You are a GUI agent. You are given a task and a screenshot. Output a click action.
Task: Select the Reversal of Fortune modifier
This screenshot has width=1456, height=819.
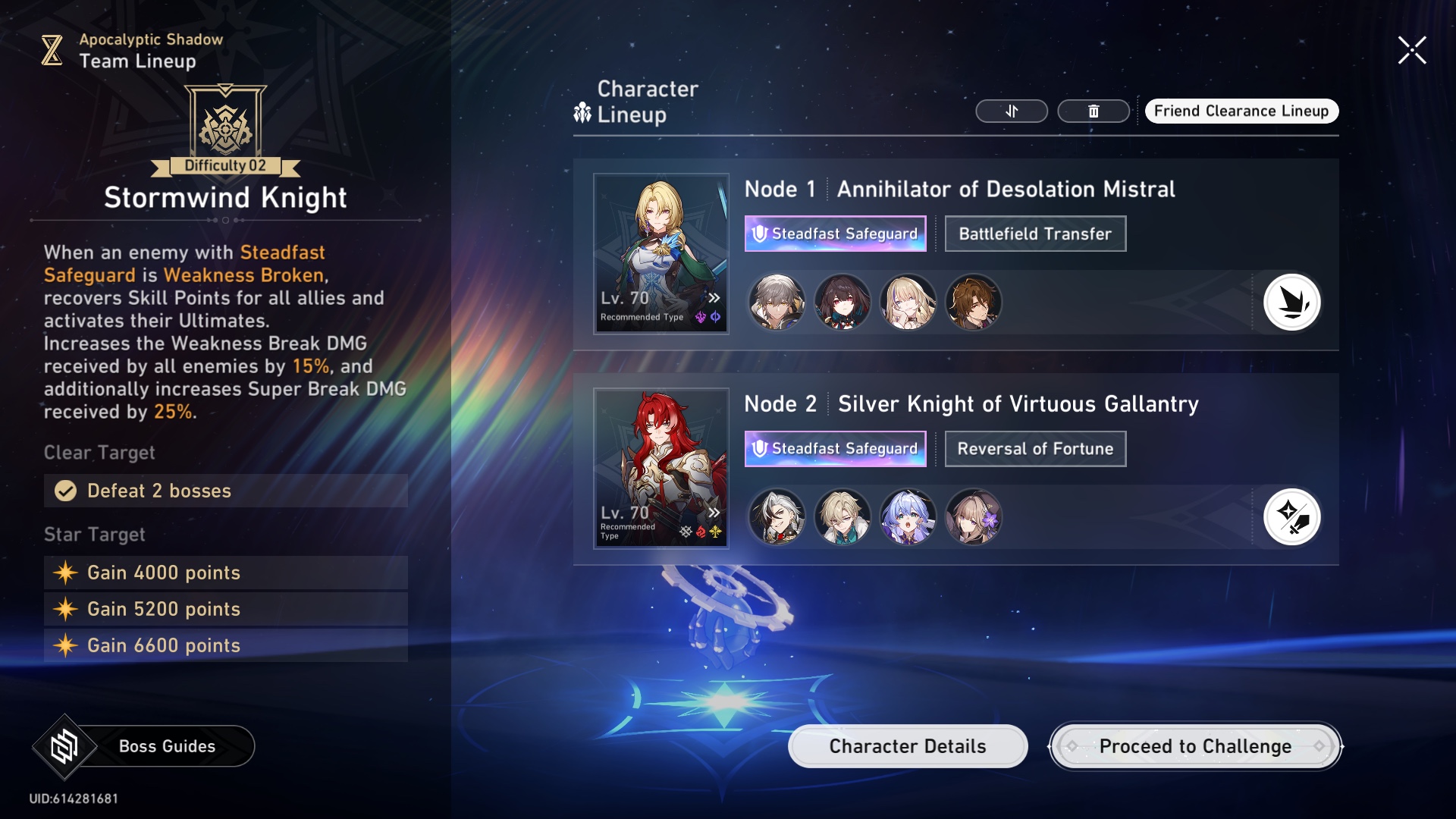[x=1035, y=448]
